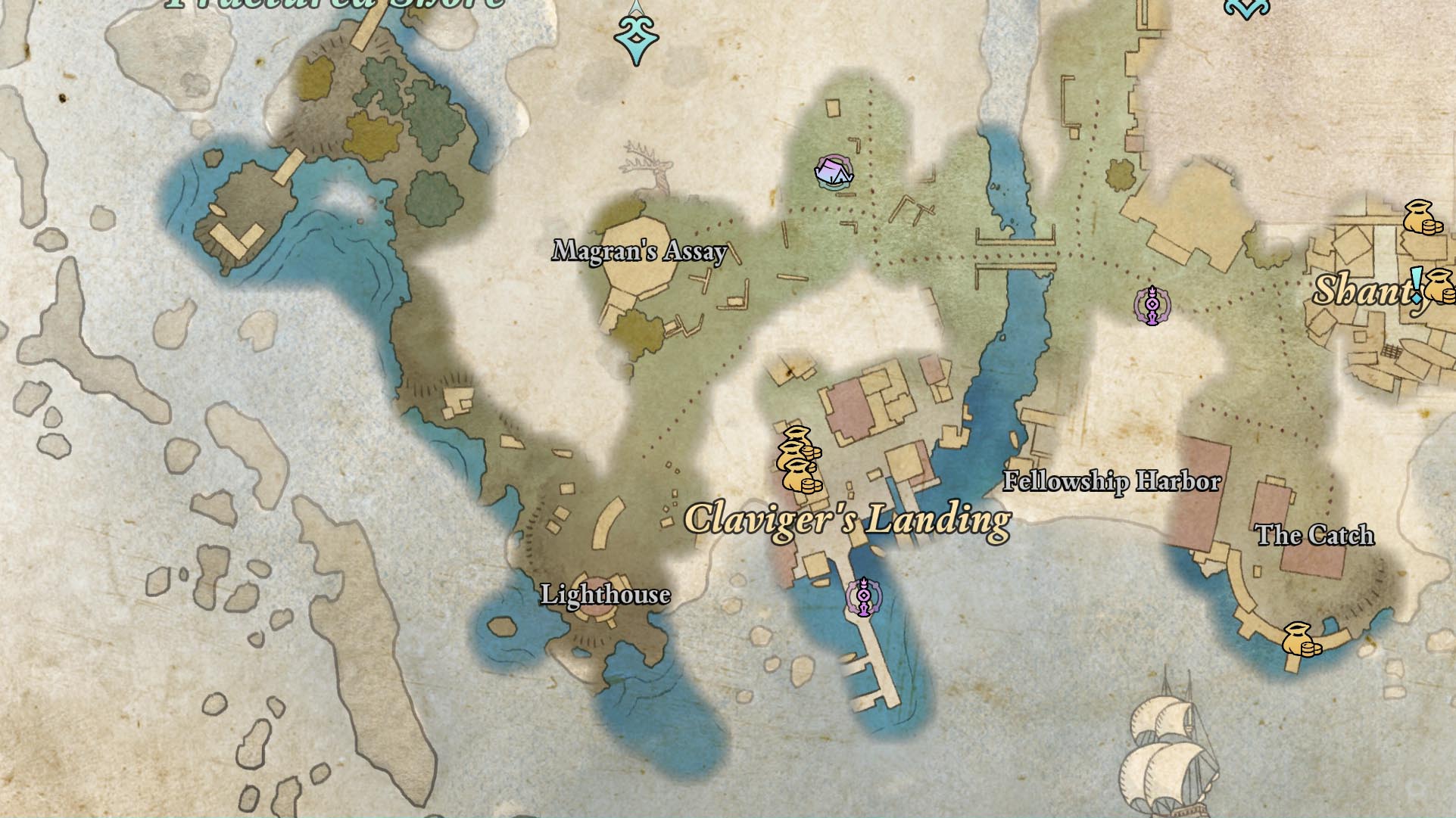Click the Magran's Assay area label
Image resolution: width=1456 pixels, height=818 pixels.
[x=640, y=251]
